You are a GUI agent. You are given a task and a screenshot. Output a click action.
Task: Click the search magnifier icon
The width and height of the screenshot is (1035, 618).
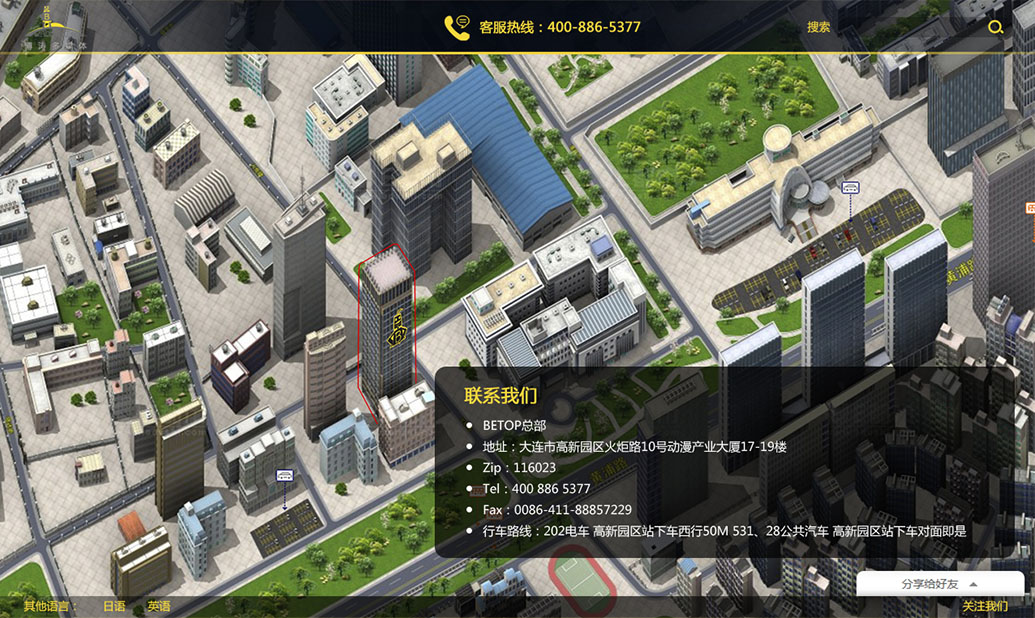point(995,27)
